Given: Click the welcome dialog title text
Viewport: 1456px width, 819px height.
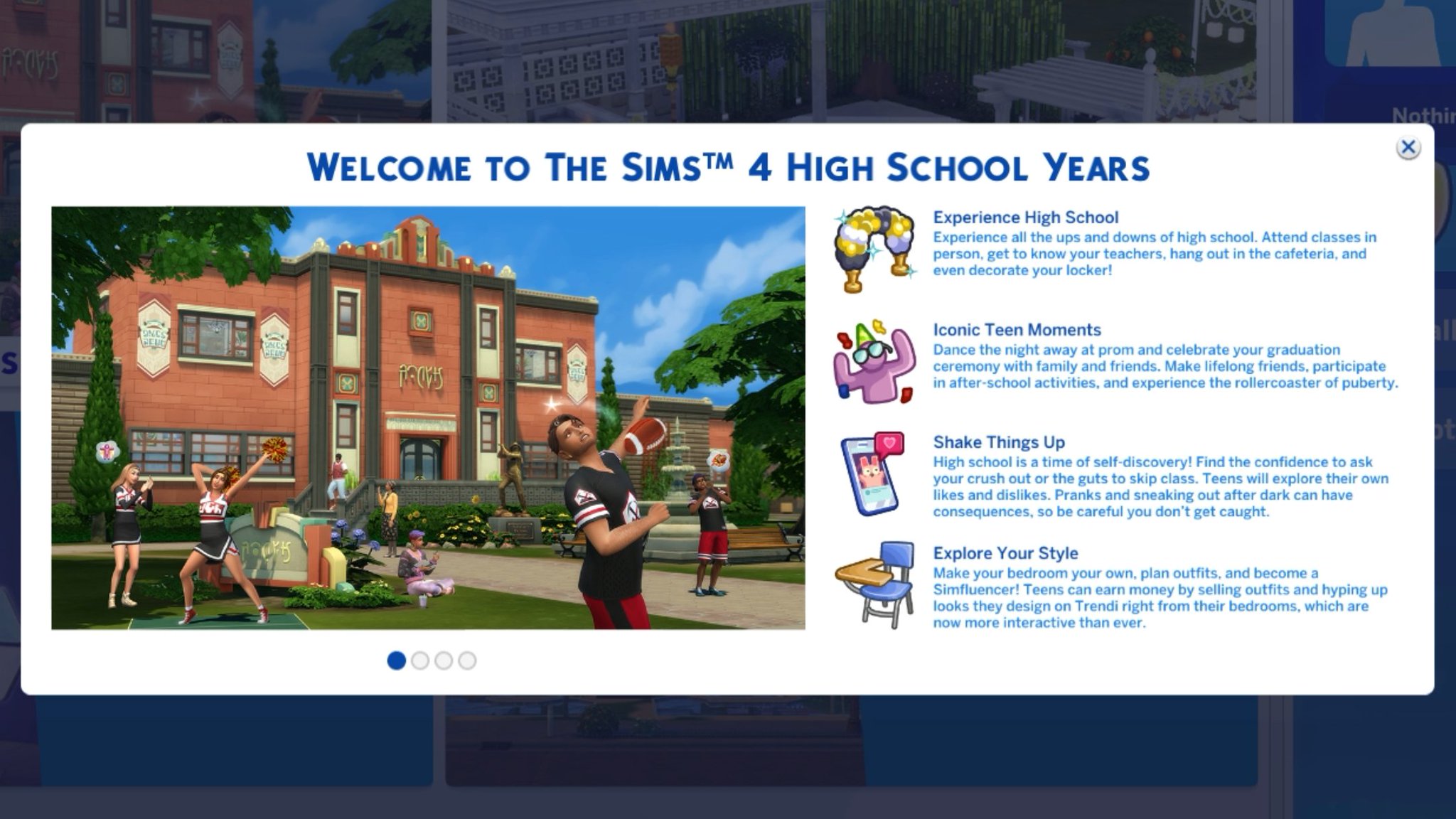Looking at the screenshot, I should [728, 166].
